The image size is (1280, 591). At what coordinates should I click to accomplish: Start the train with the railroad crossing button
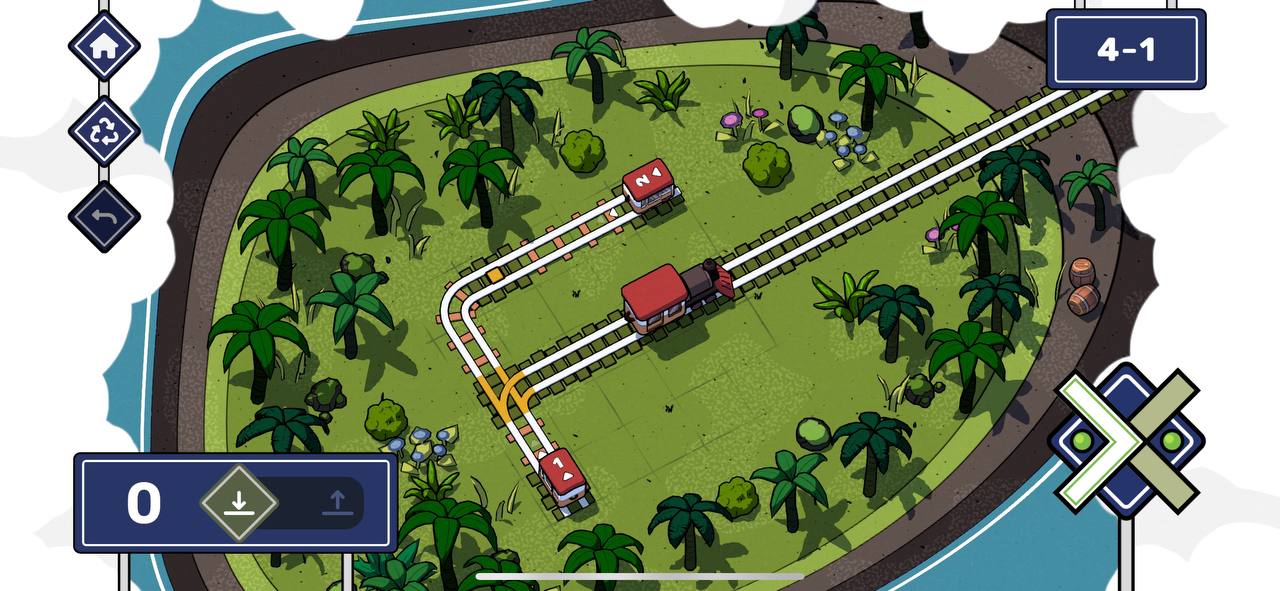[1127, 440]
